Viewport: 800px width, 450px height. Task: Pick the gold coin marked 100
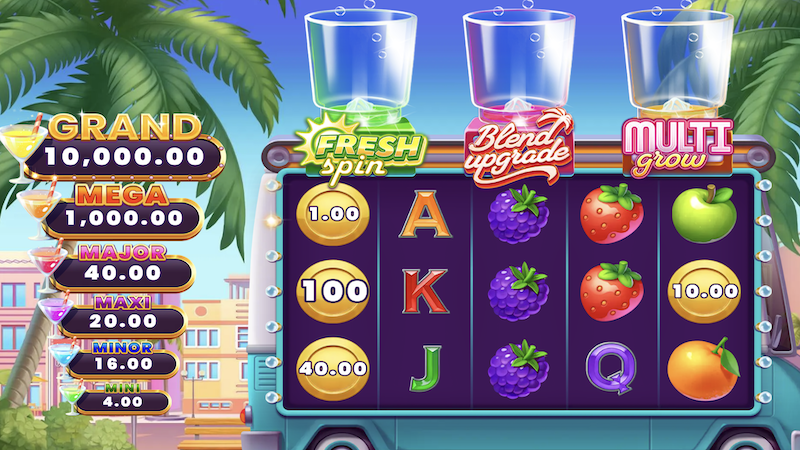[x=333, y=291]
